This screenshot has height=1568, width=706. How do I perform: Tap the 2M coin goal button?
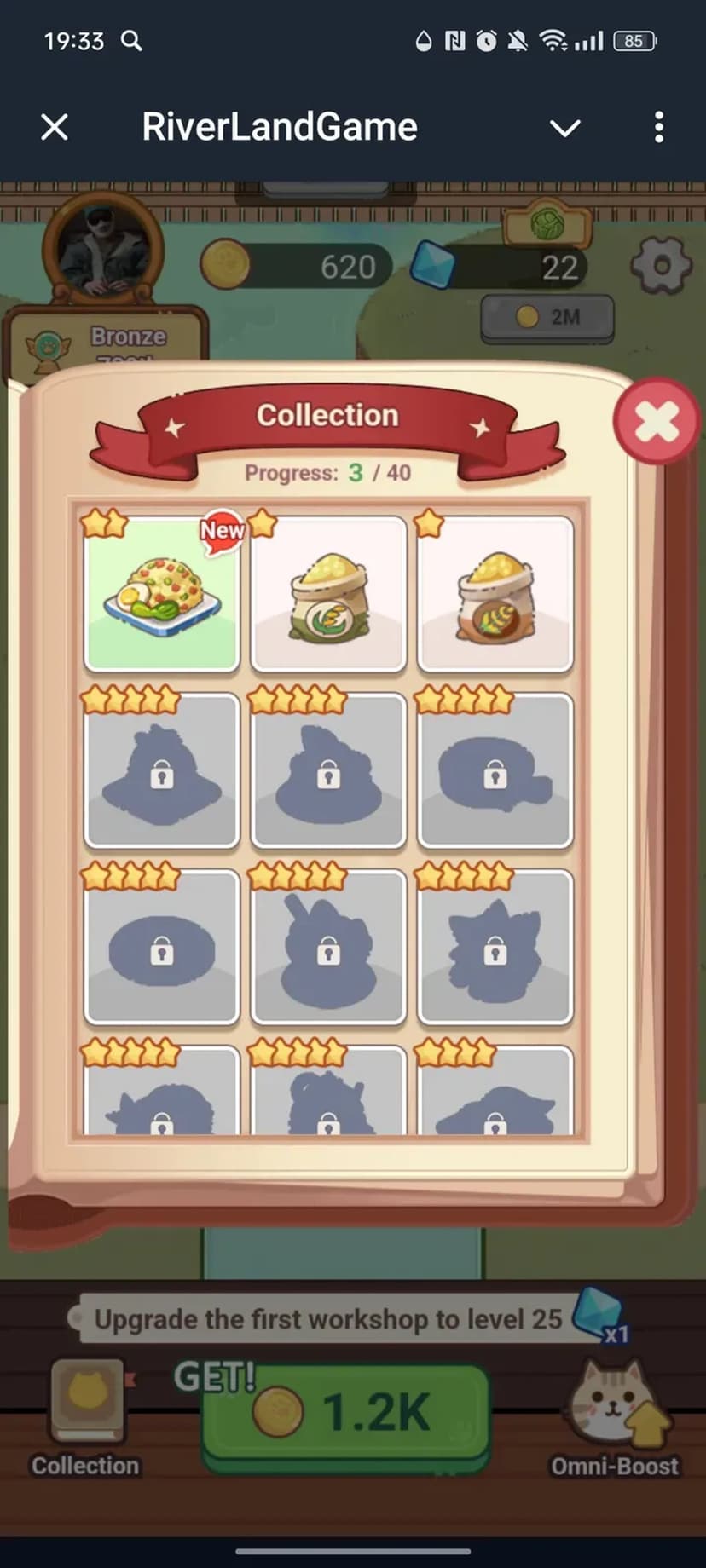(x=547, y=317)
